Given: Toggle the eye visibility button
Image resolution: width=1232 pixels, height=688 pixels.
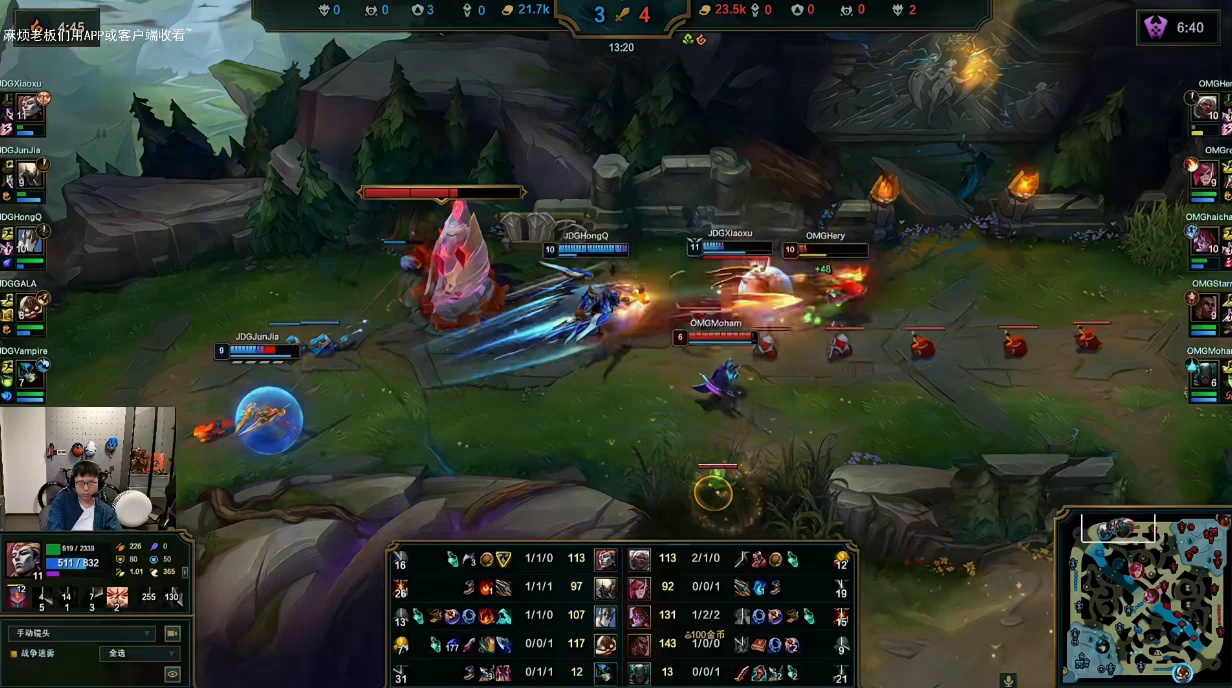Looking at the screenshot, I should click(172, 674).
